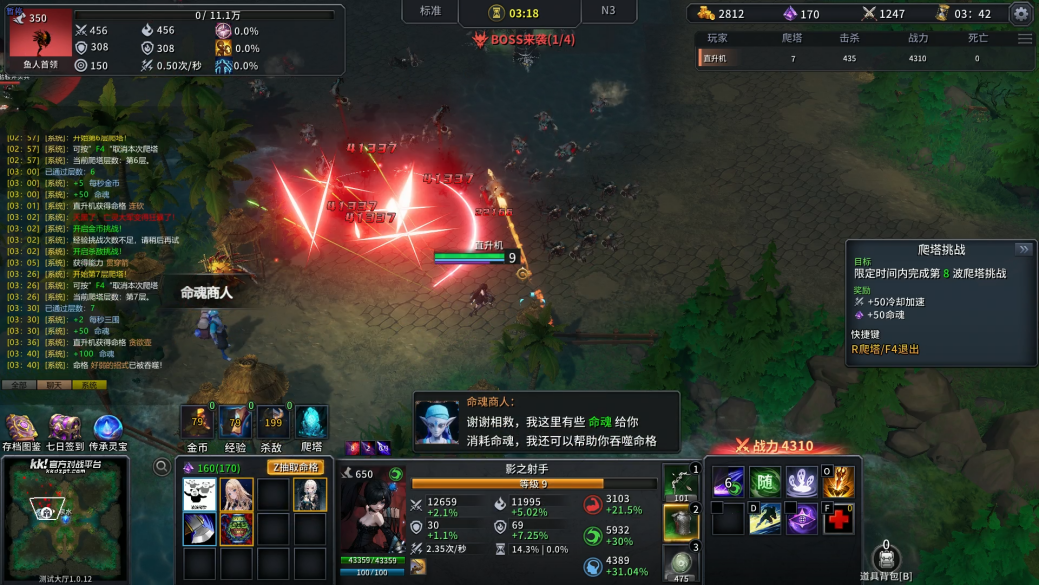
Task: Select the armor equipment slot numbered 2
Action: (x=680, y=522)
